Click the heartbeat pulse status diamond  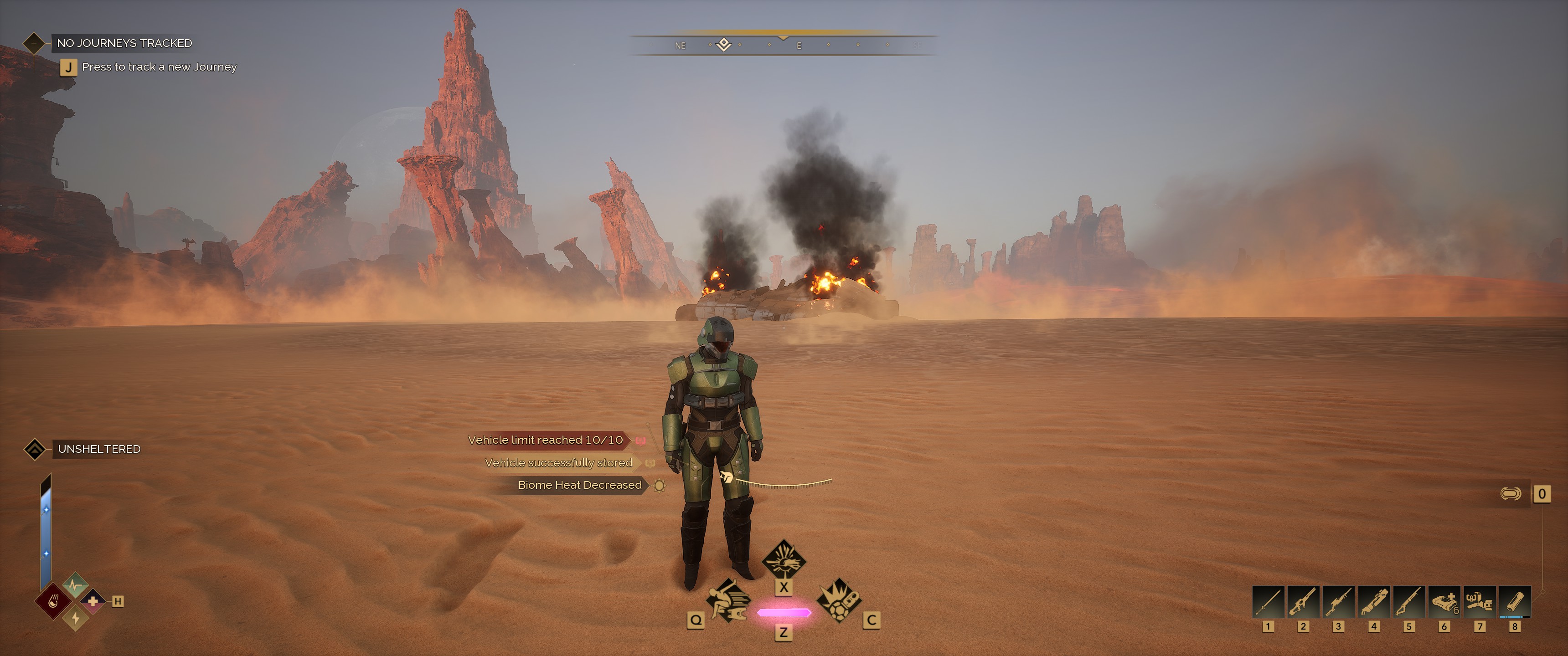click(x=76, y=585)
